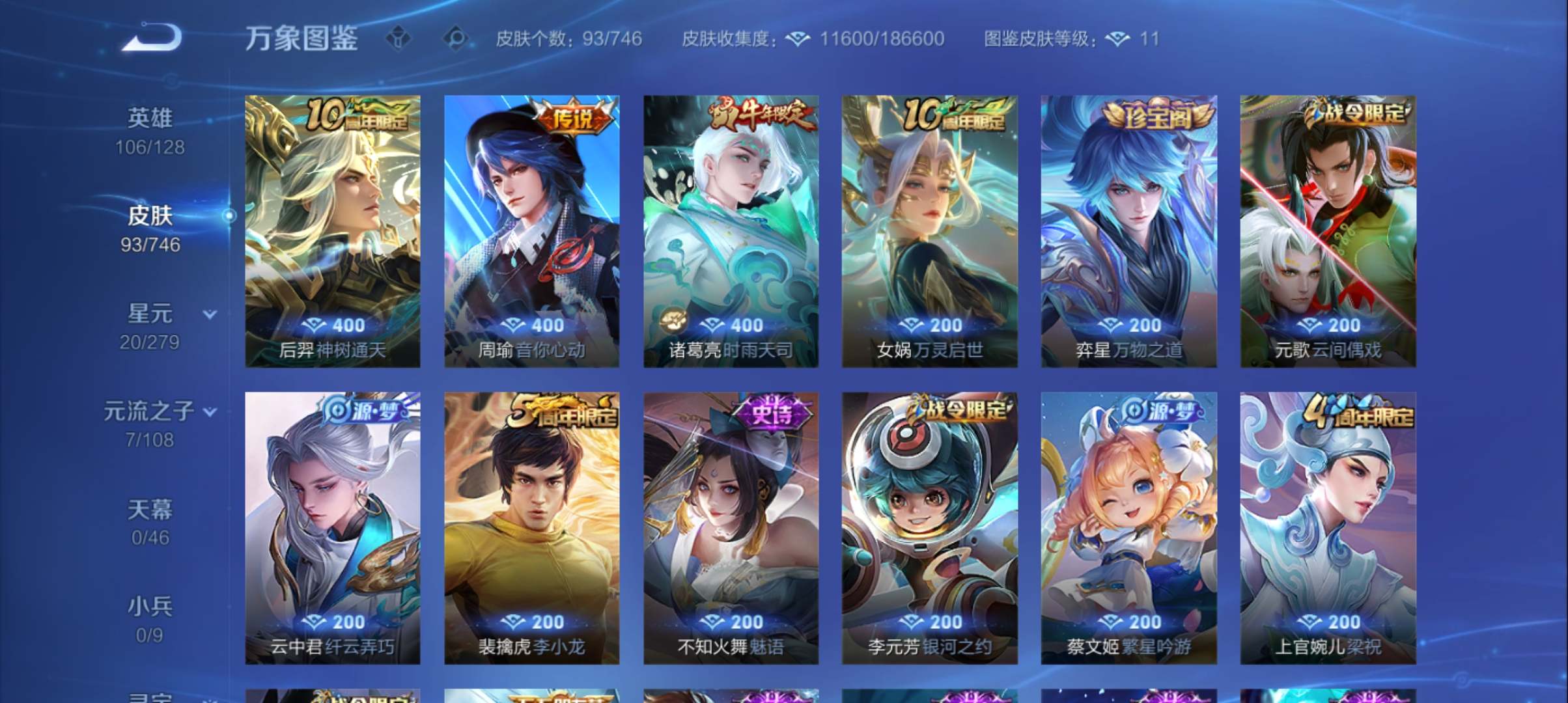
Task: Open the filter icon next to 万象图鉴
Action: [x=398, y=39]
